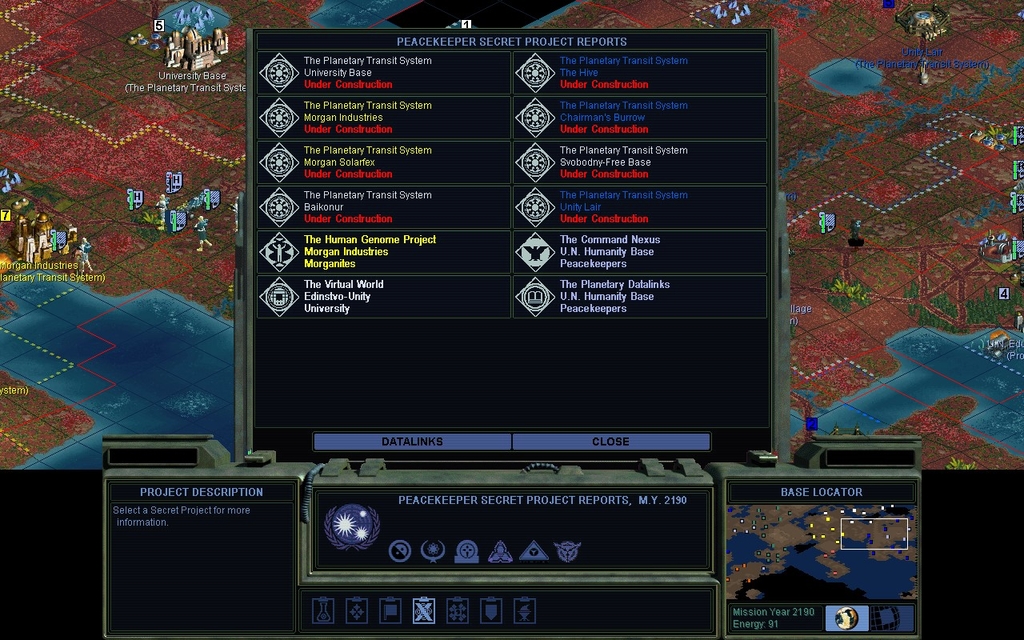Click the Base Locator minimap

[x=821, y=553]
